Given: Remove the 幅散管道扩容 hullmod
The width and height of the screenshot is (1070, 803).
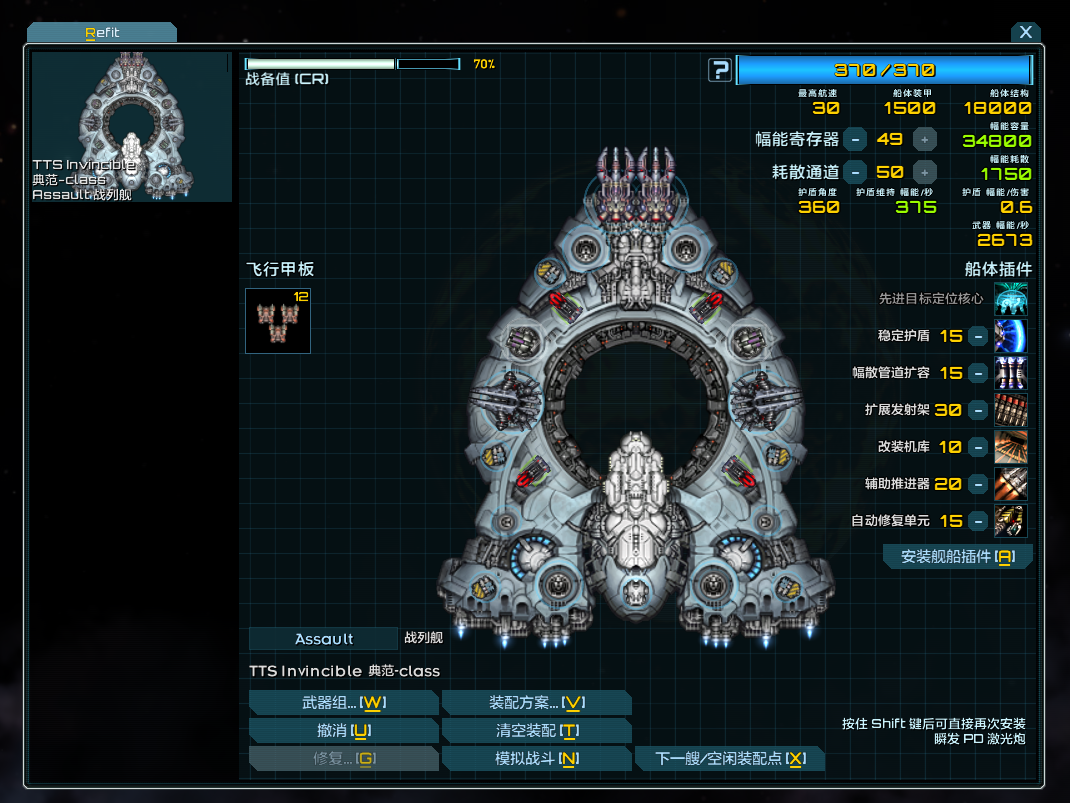Looking at the screenshot, I should (978, 373).
